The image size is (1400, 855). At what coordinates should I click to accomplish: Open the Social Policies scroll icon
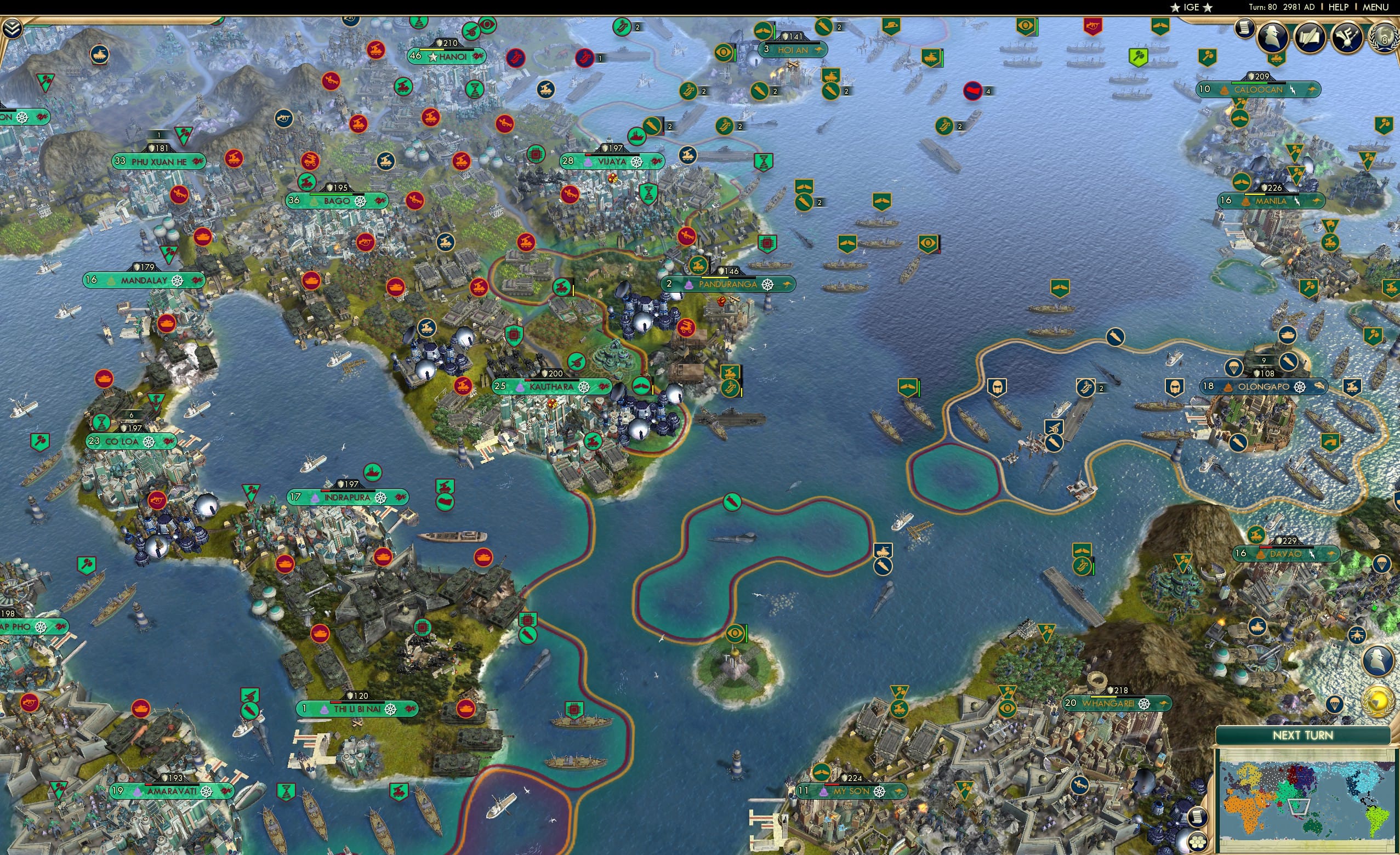coord(1311,37)
